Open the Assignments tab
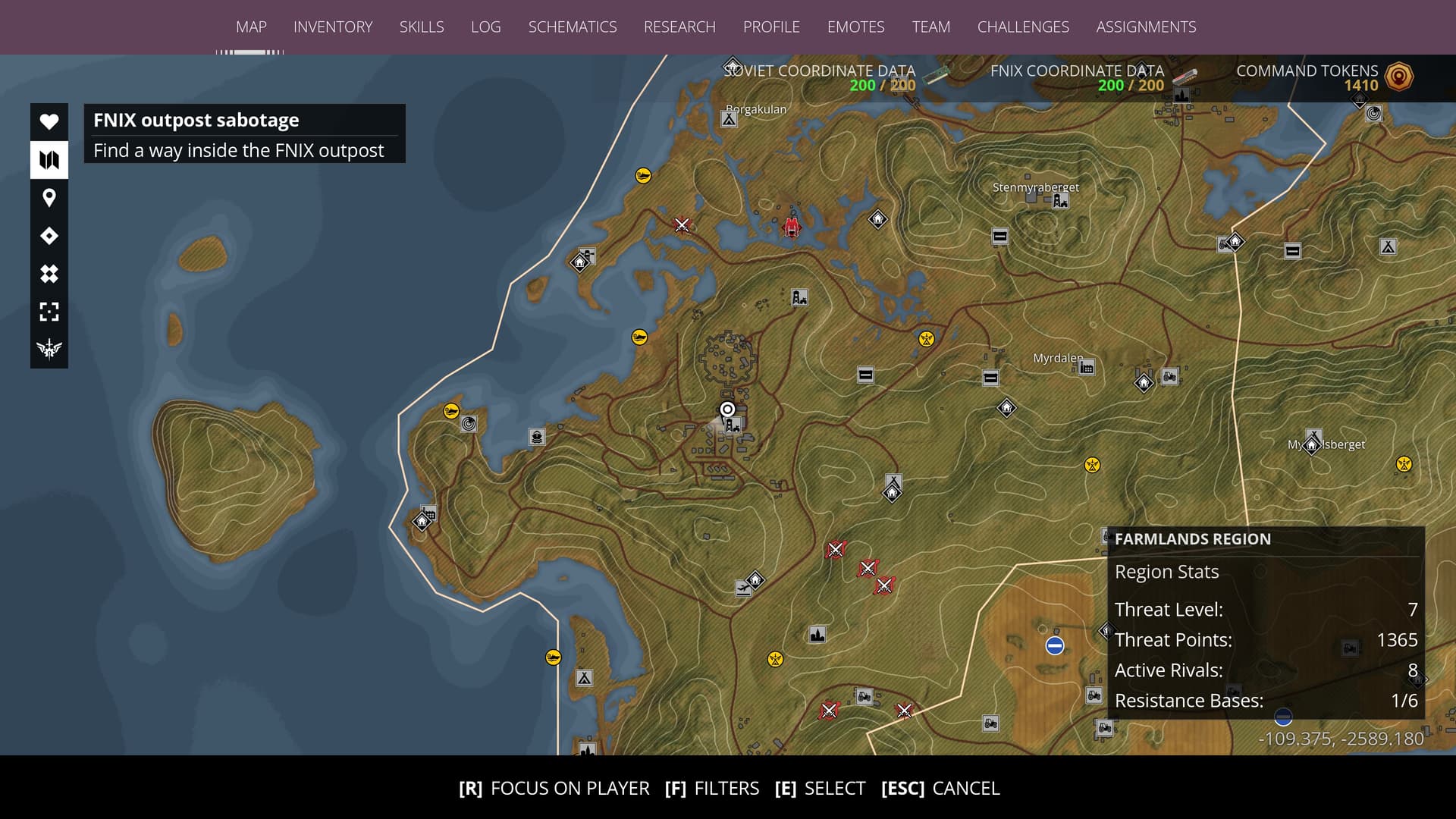Screen dimensions: 1456x819 coord(1146,27)
